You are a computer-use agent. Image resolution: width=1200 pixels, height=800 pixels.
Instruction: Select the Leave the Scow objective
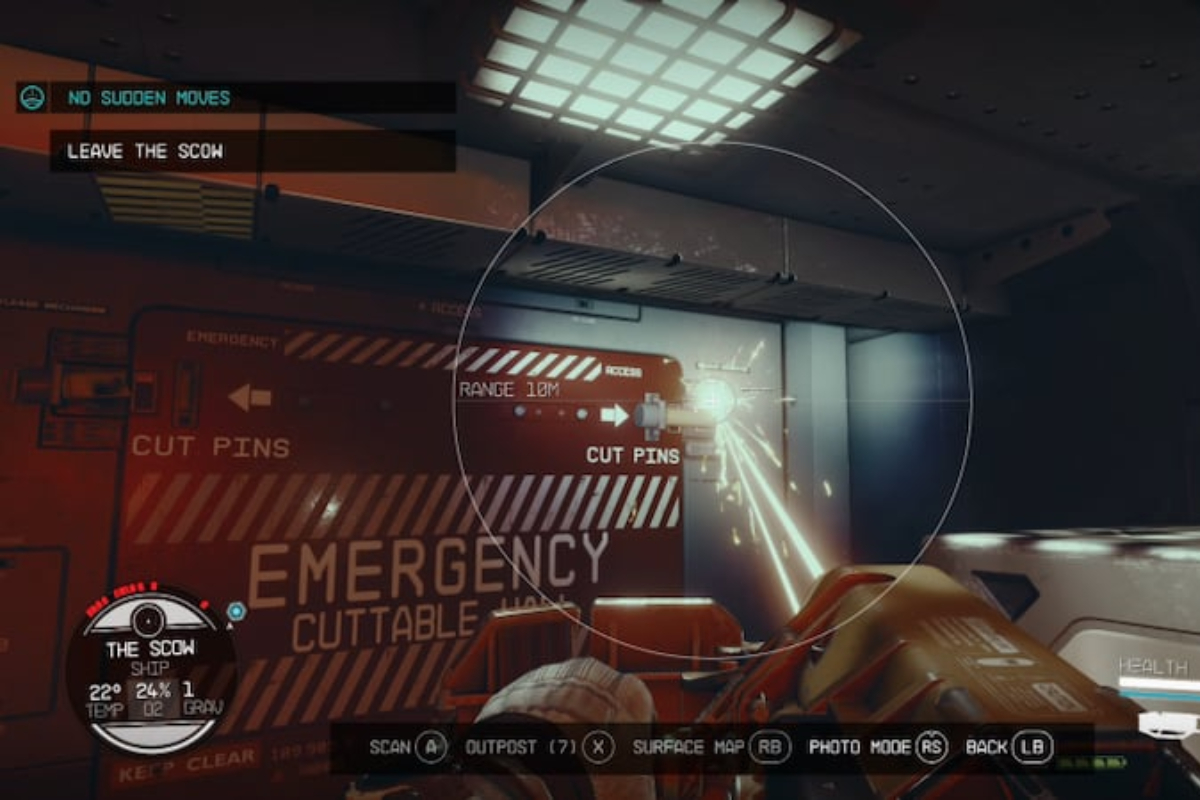coord(145,152)
